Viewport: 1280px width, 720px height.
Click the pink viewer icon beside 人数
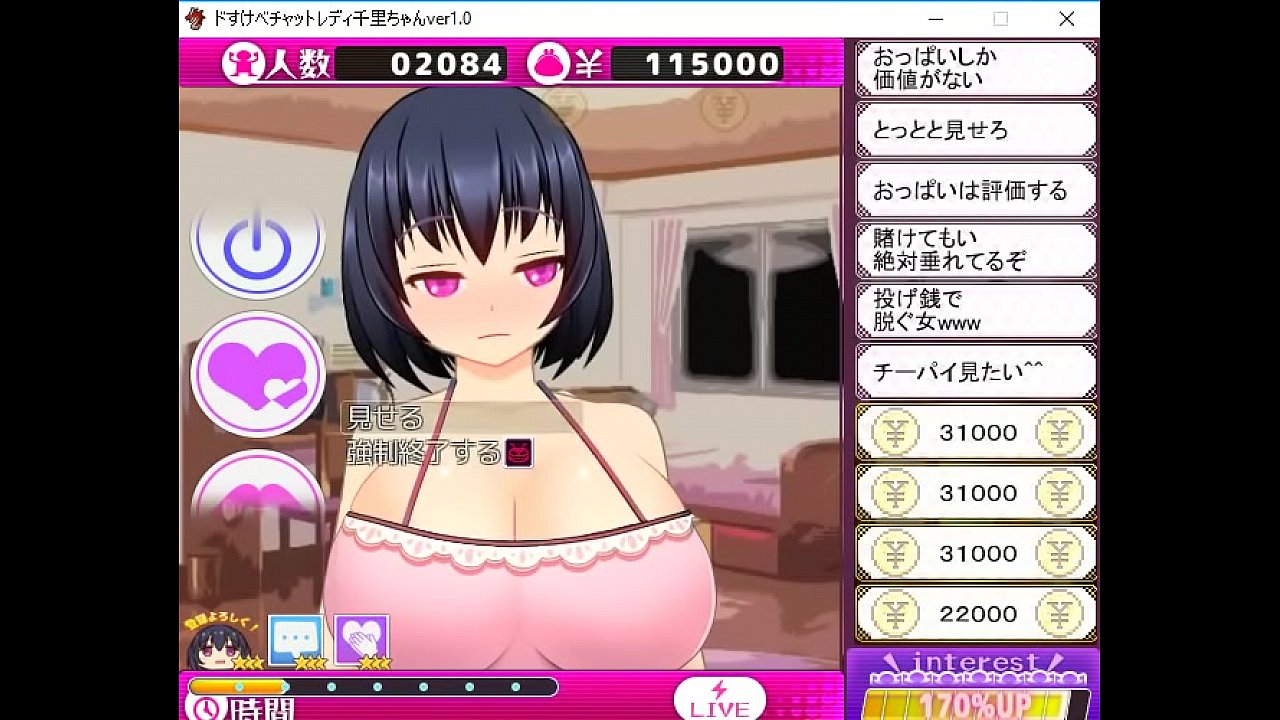click(242, 63)
